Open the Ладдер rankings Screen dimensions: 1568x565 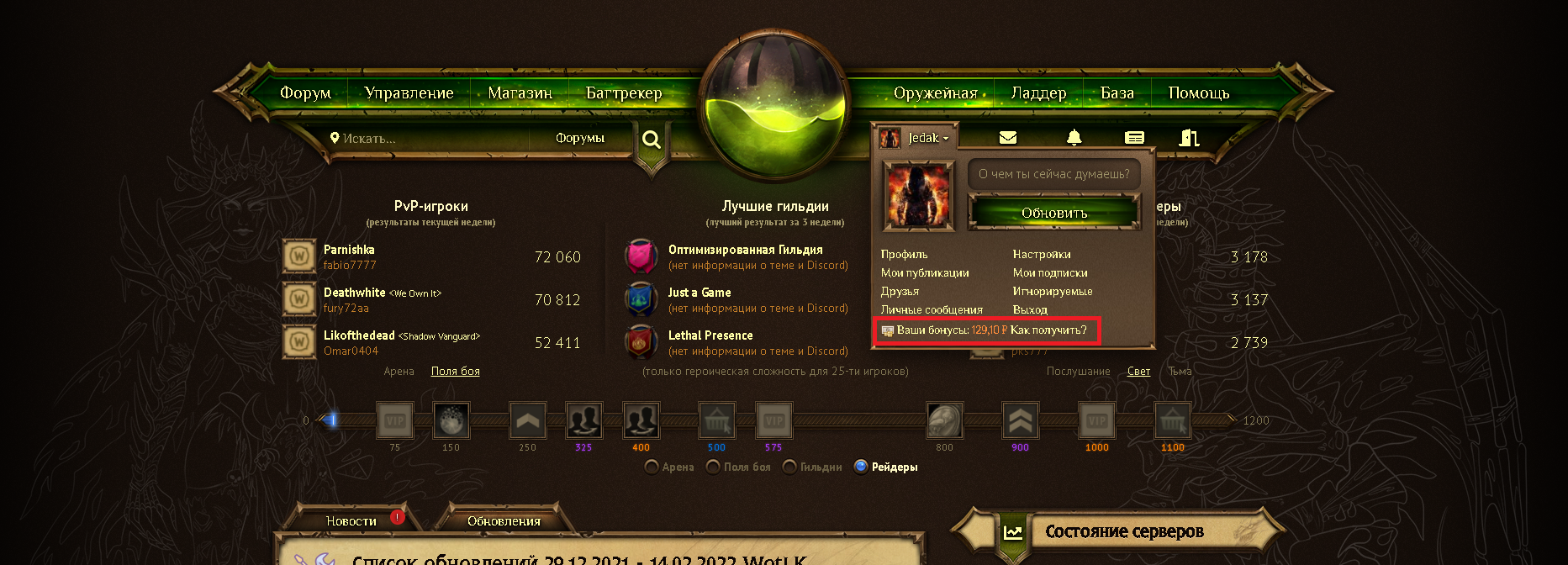point(1038,93)
